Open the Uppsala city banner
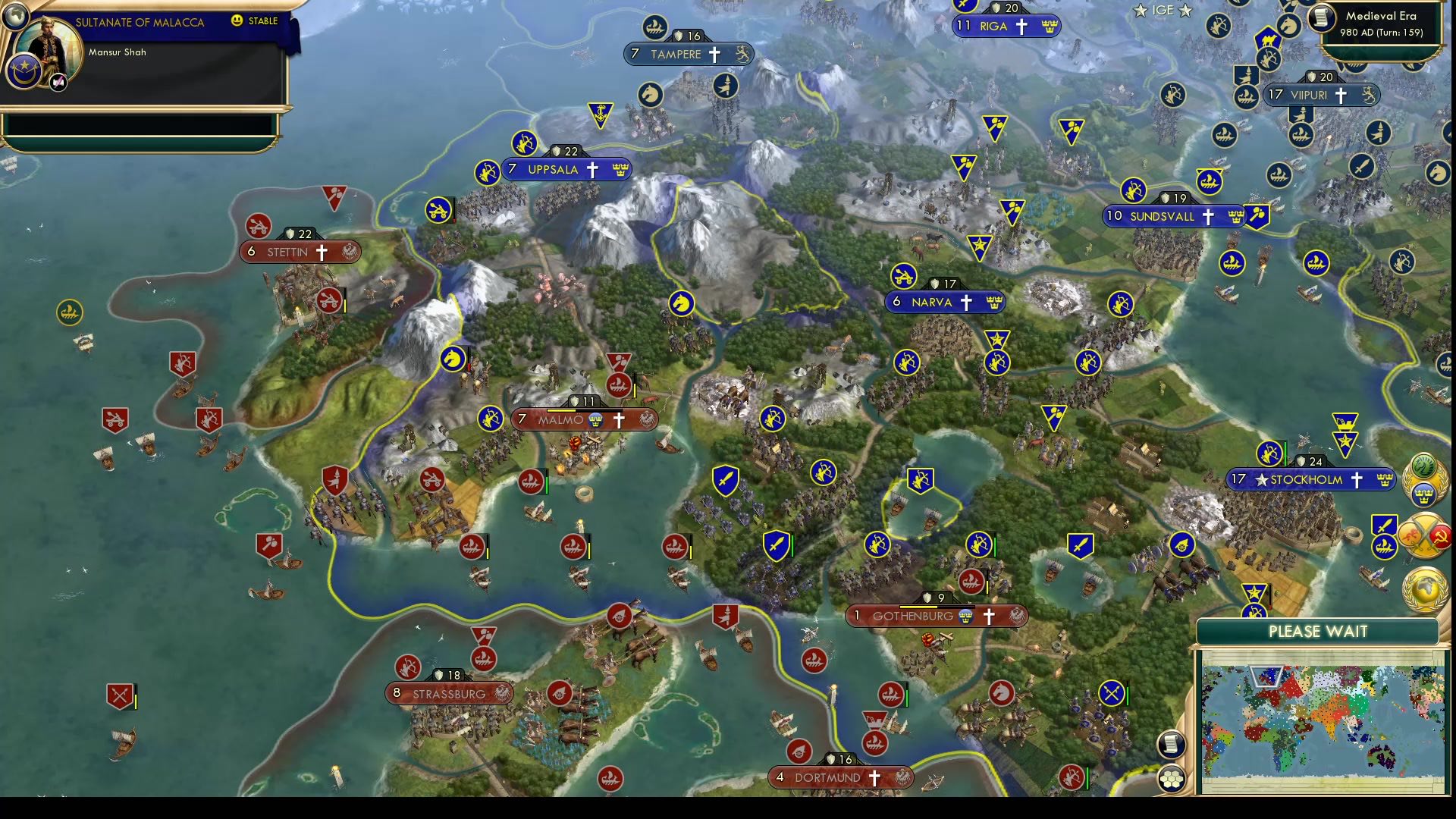Viewport: 1456px width, 819px height. coord(566,170)
